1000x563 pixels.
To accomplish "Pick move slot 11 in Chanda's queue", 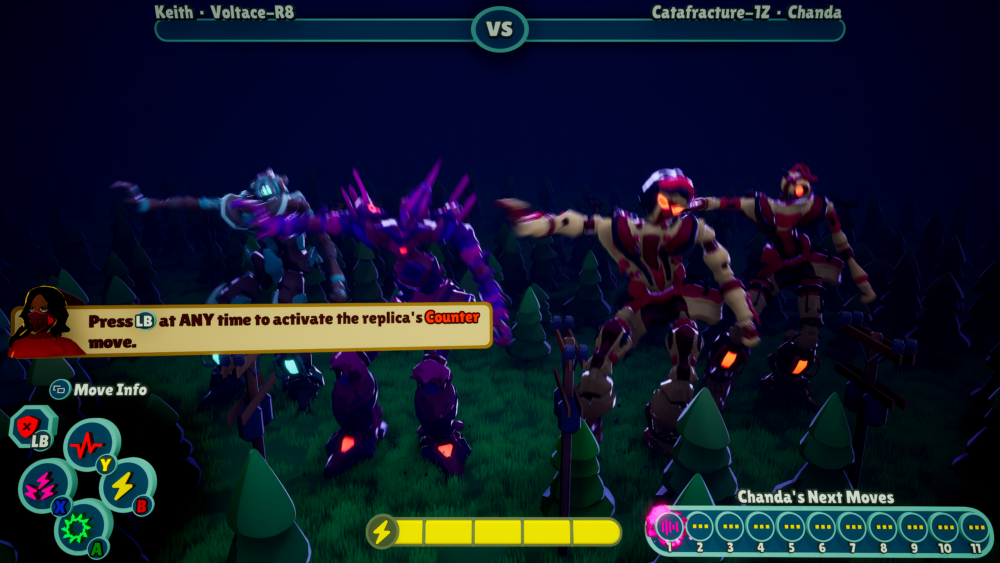I will (975, 526).
